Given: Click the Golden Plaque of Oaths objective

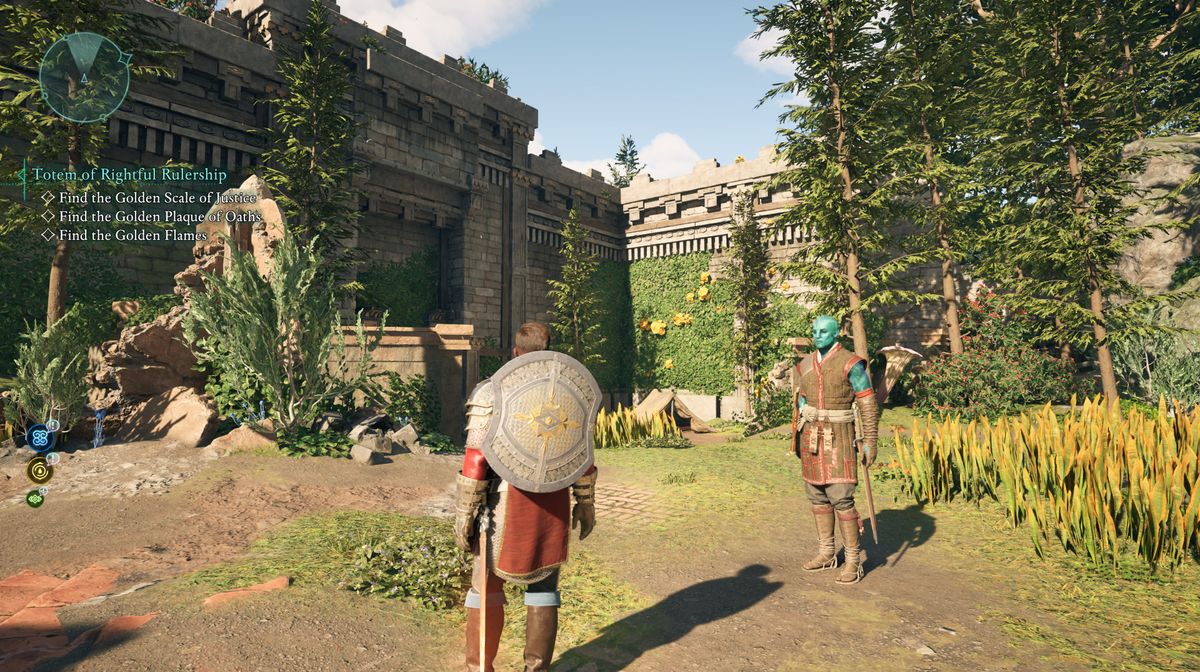Looking at the screenshot, I should [x=159, y=216].
